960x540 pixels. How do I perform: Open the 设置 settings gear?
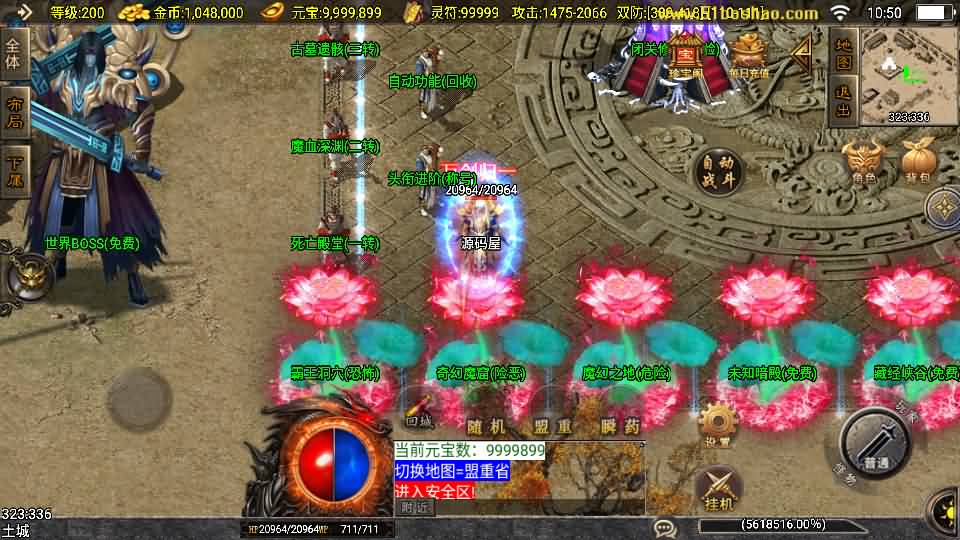point(716,423)
